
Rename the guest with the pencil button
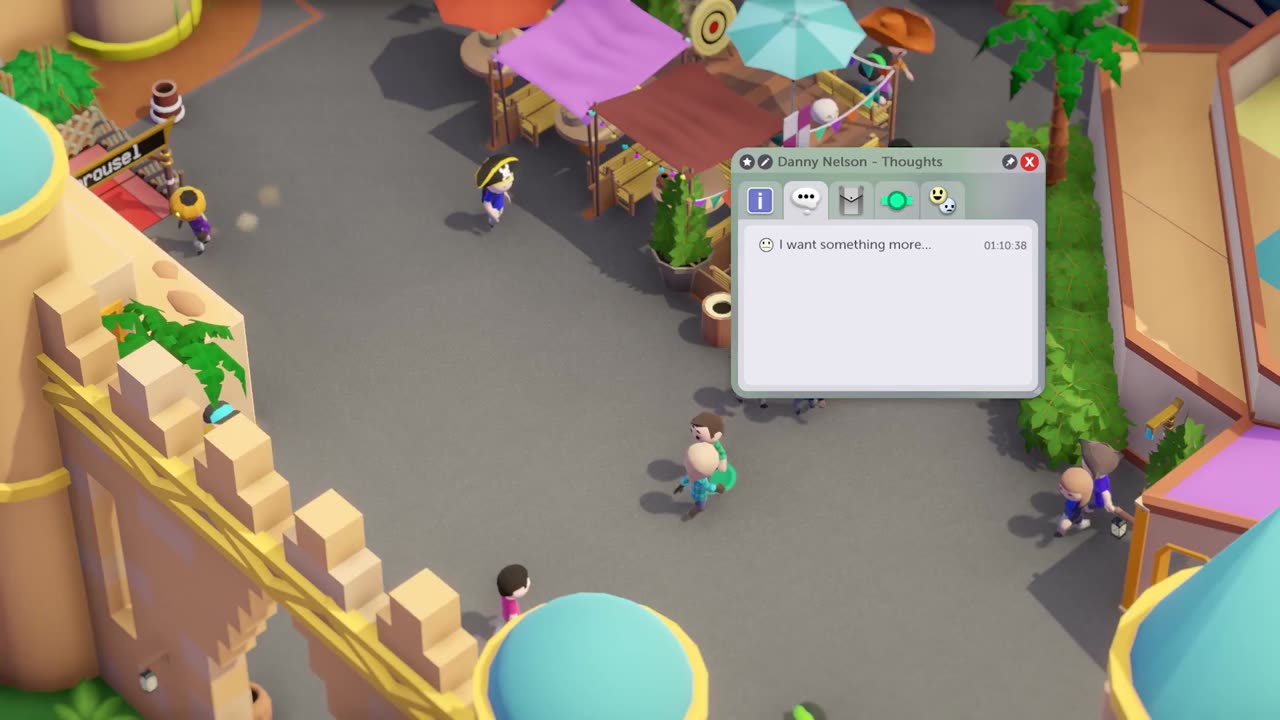coord(765,162)
